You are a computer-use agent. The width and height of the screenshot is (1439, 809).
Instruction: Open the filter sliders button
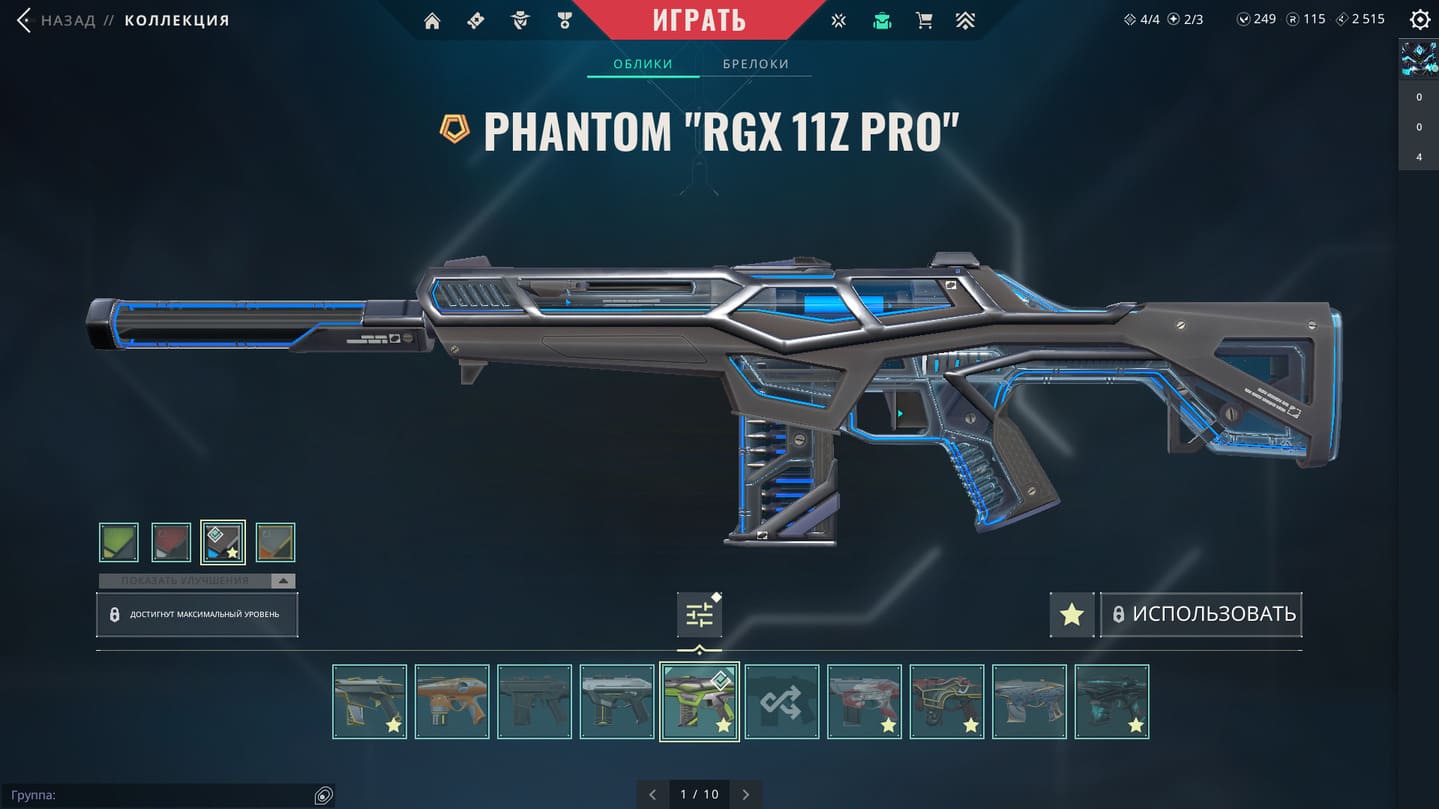point(699,615)
